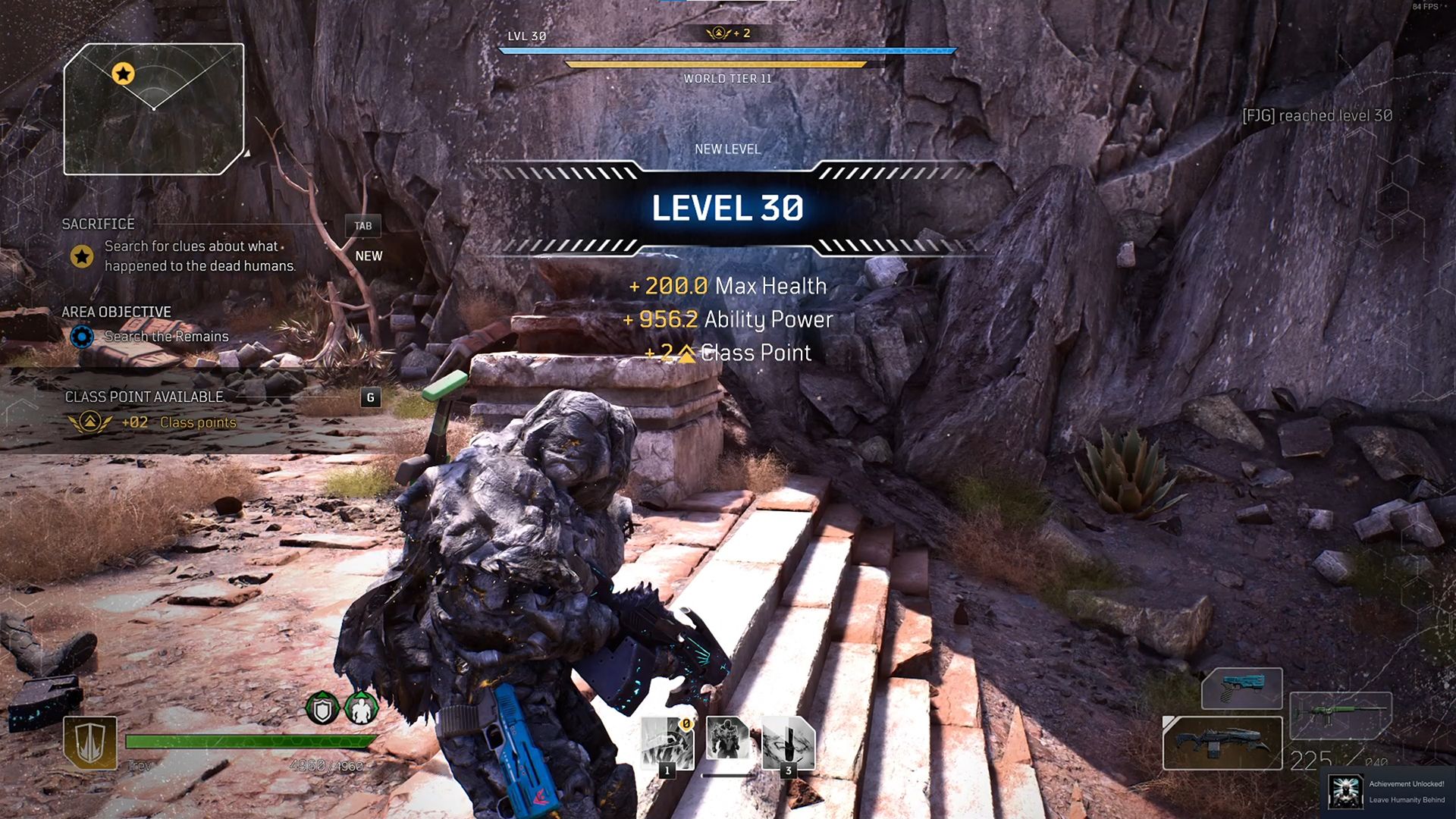Expand the SACRIFICE quest entry via its TAB badge

pos(363,226)
